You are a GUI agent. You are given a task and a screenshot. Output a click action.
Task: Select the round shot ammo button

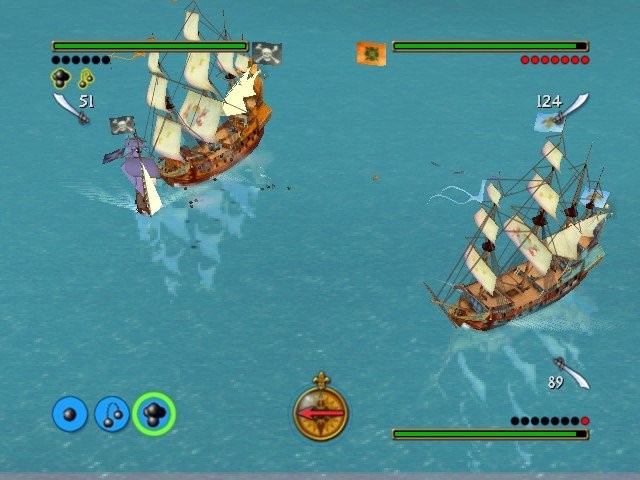(70, 414)
